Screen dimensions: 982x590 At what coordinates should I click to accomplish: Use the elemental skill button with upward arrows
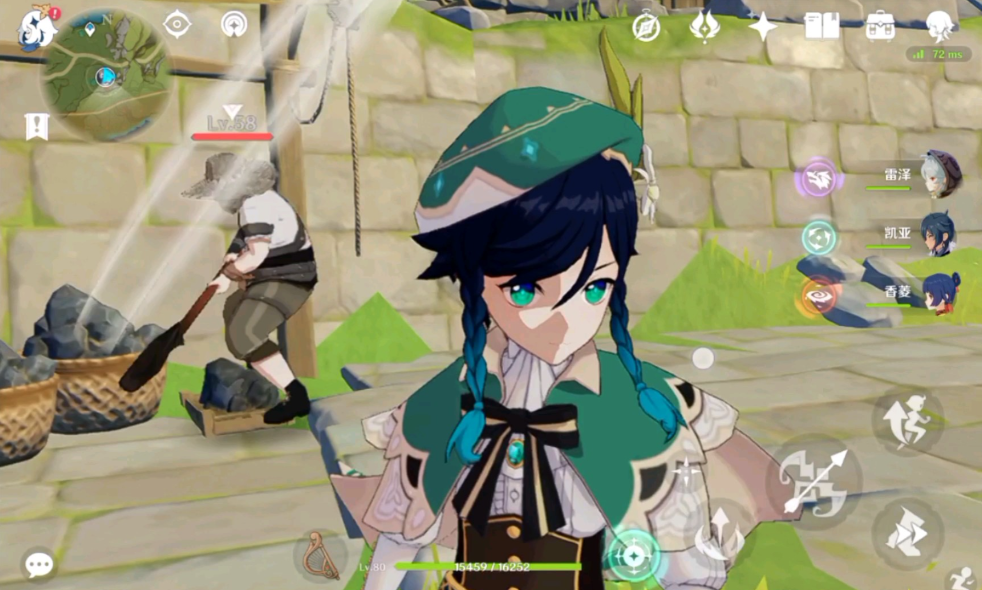(721, 531)
